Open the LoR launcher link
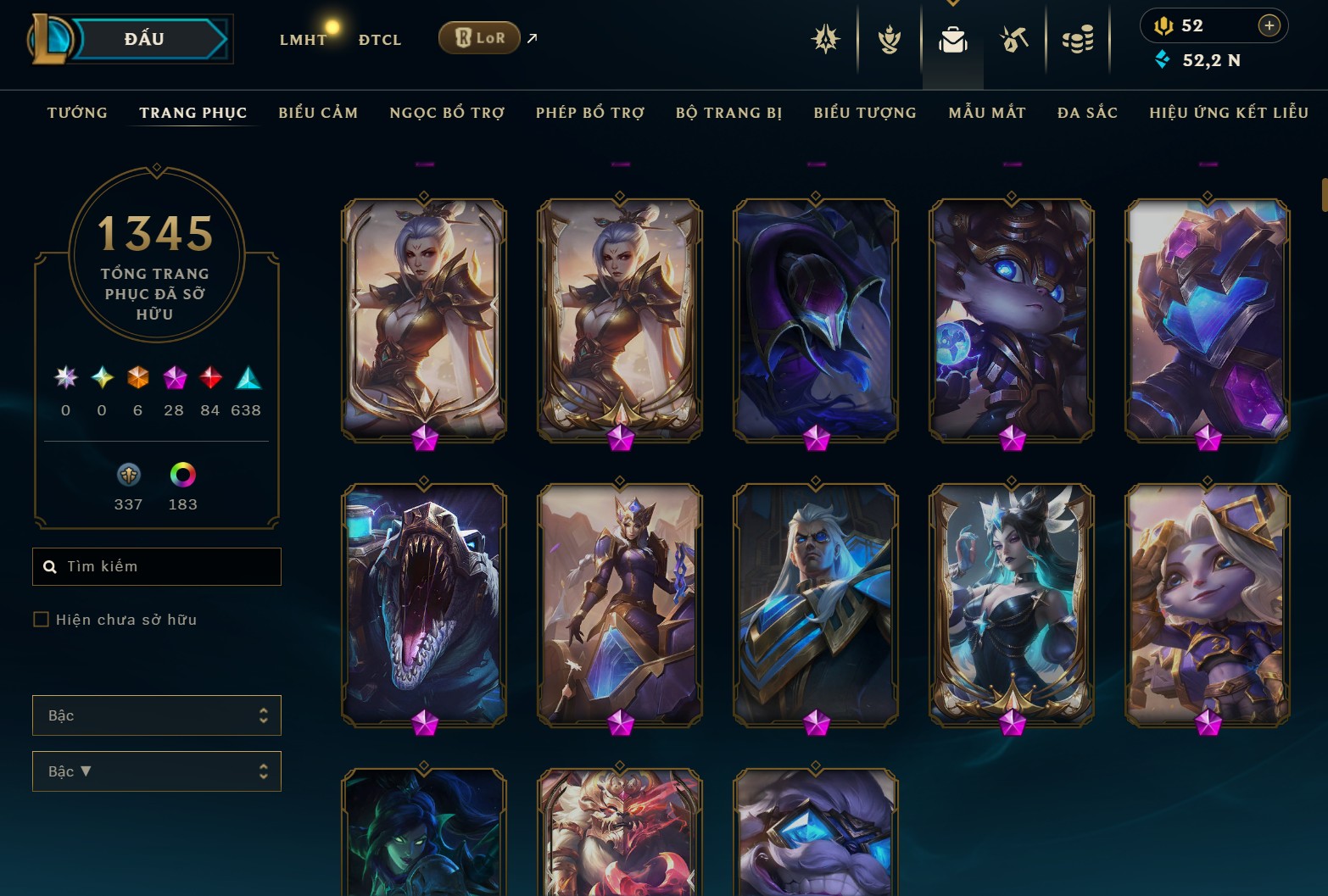Viewport: 1328px width, 896px height. click(479, 38)
